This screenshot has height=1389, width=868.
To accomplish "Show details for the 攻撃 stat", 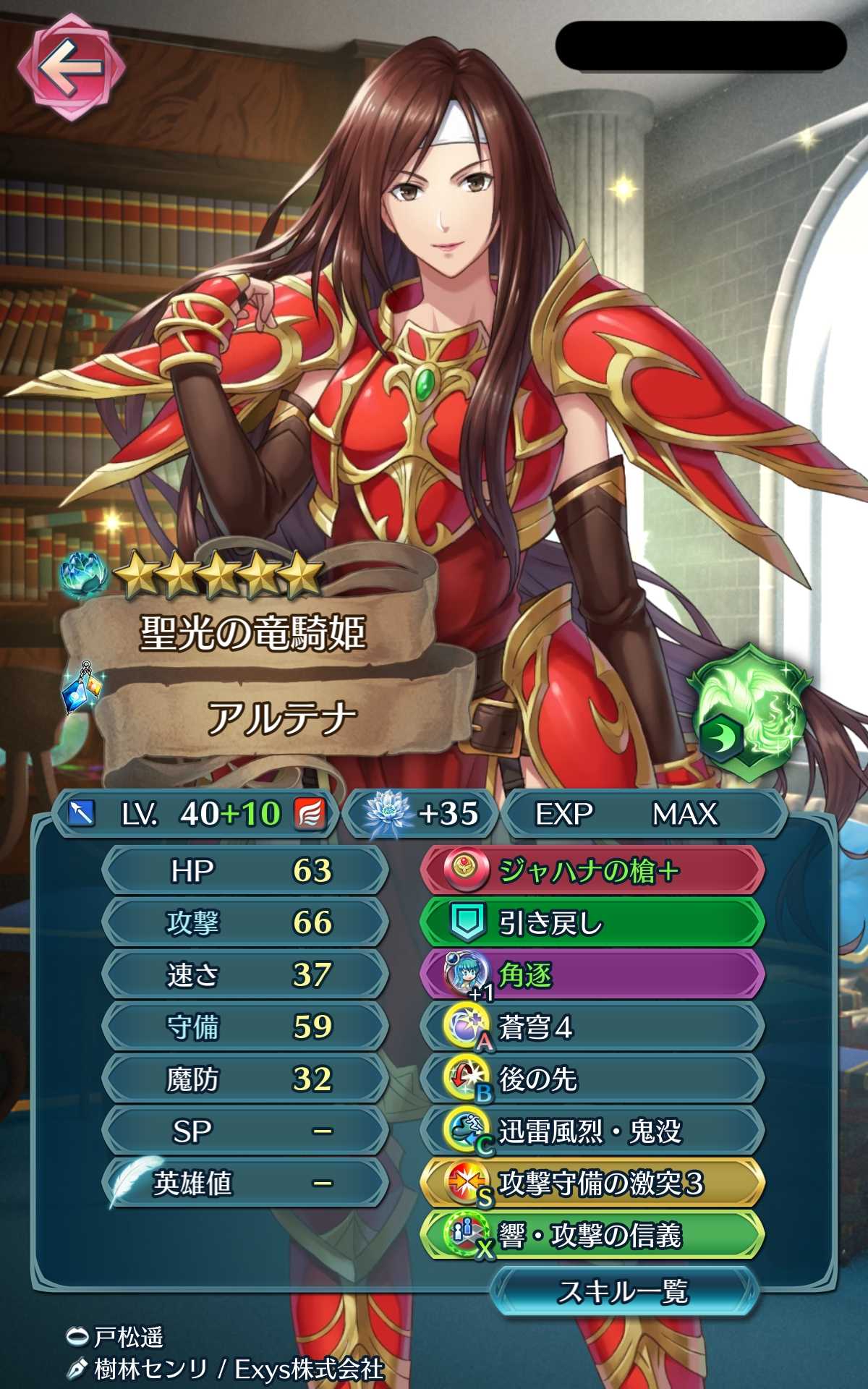I will click(x=244, y=922).
